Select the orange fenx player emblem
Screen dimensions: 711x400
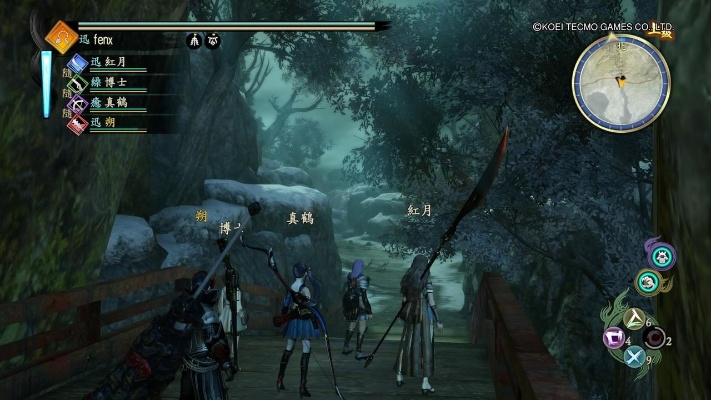tap(62, 38)
